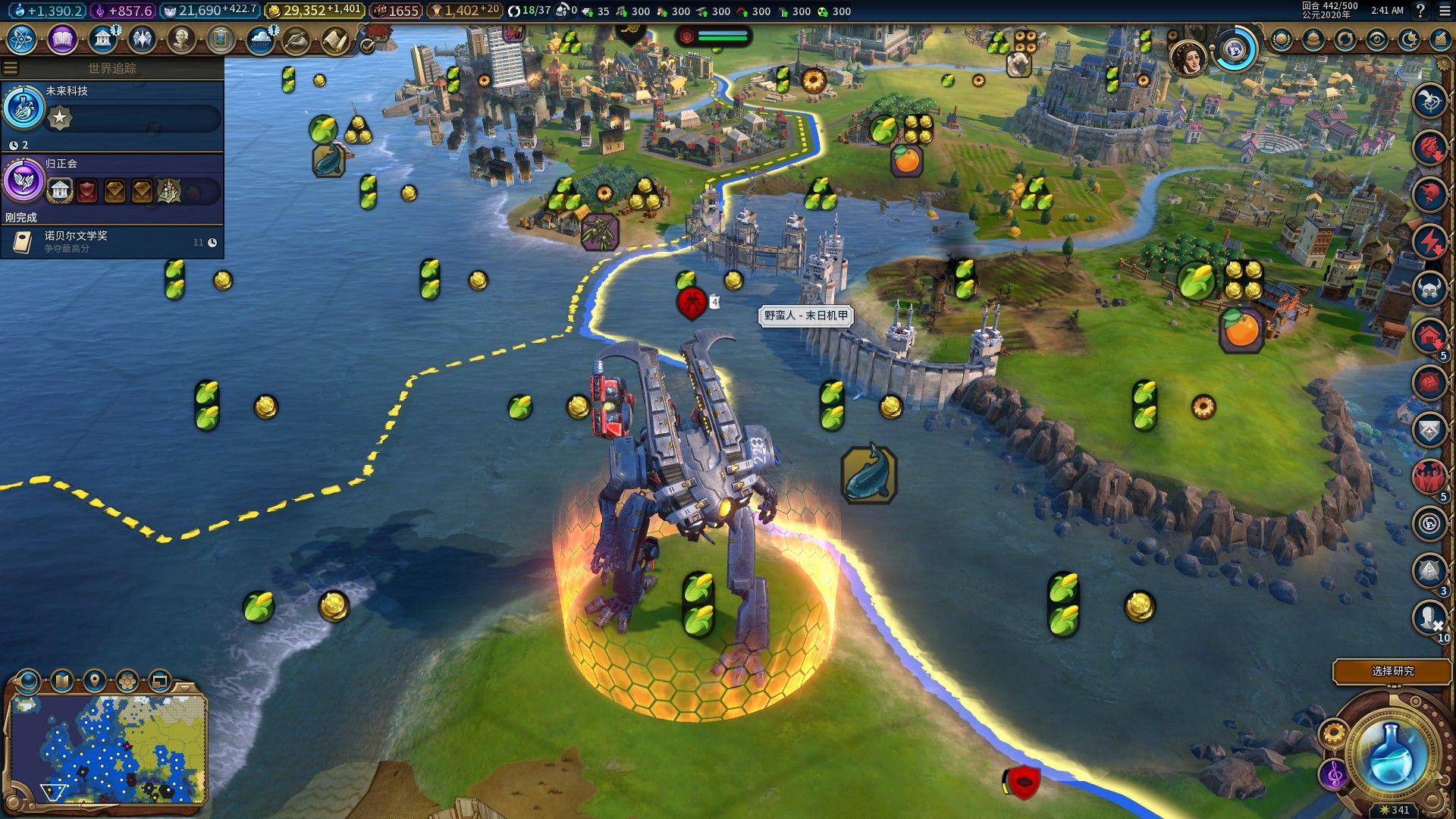Open the Civilopedia question mark
Screen dimensions: 1456x819
[1420, 11]
